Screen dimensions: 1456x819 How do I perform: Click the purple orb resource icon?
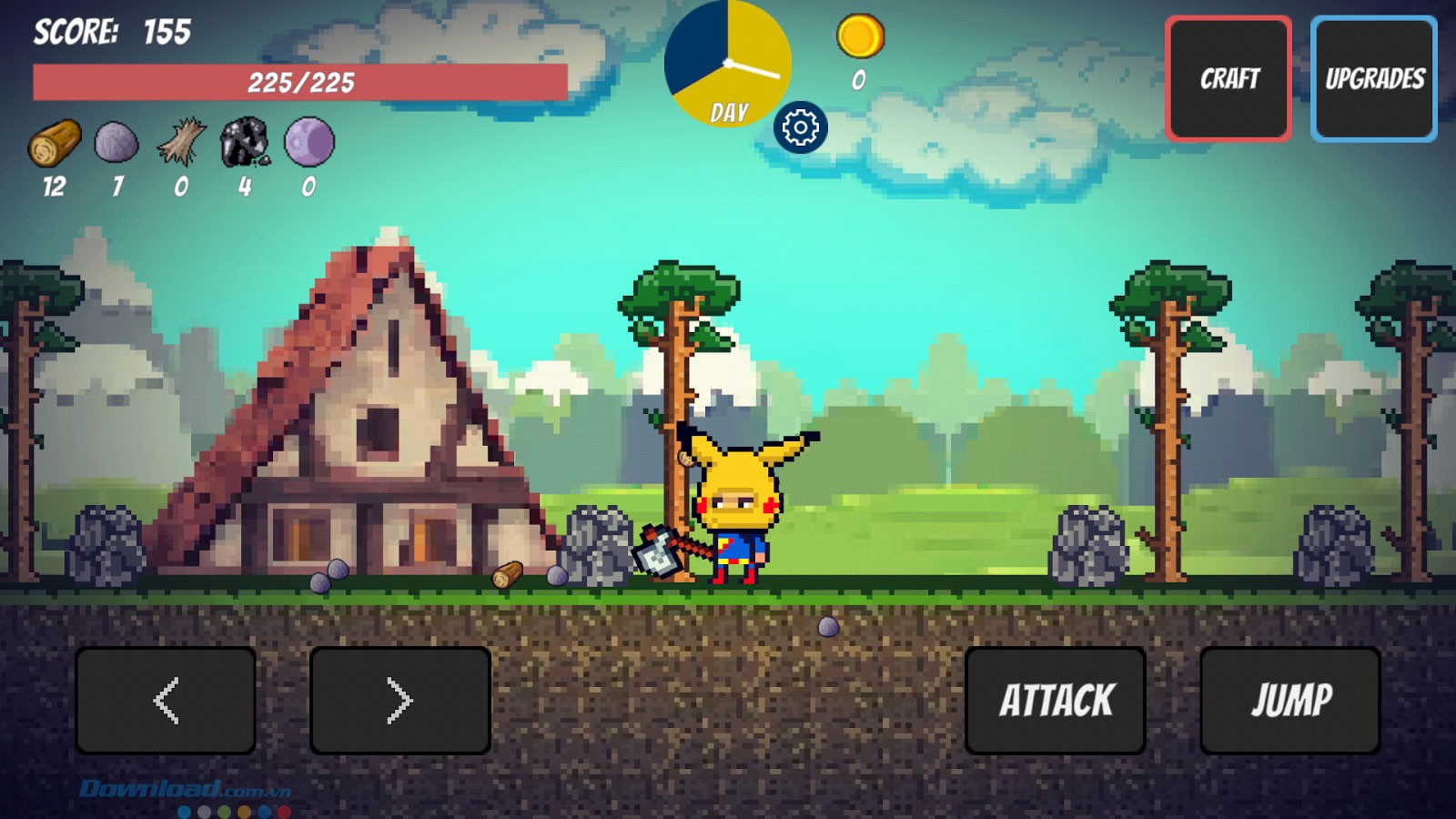[x=309, y=143]
